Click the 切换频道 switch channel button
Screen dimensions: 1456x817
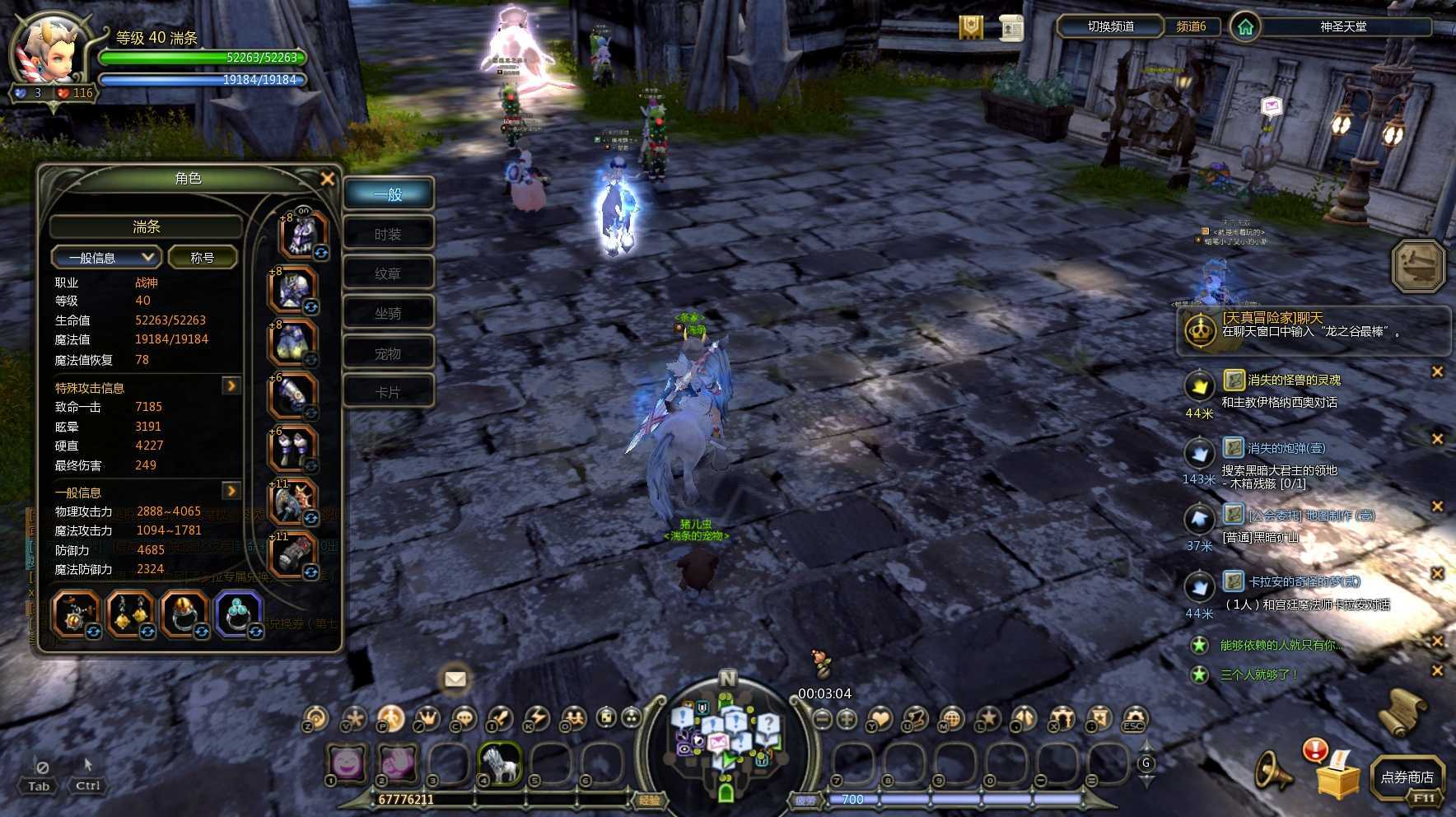click(x=1110, y=26)
